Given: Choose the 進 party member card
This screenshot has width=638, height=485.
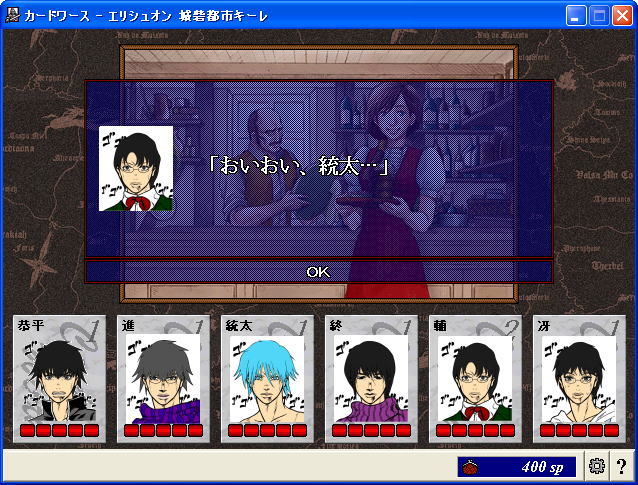Looking at the screenshot, I should [x=163, y=379].
